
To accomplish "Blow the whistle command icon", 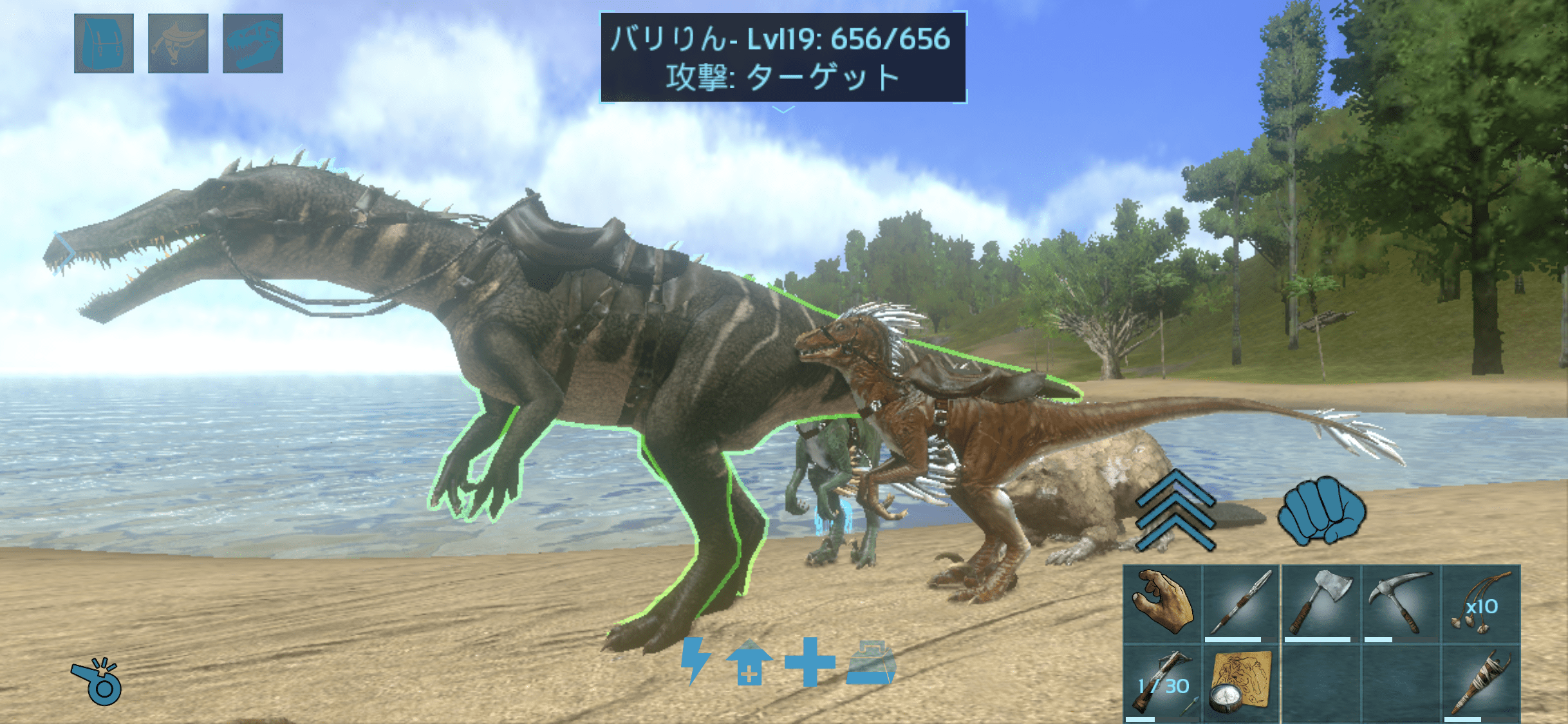I will (x=97, y=682).
